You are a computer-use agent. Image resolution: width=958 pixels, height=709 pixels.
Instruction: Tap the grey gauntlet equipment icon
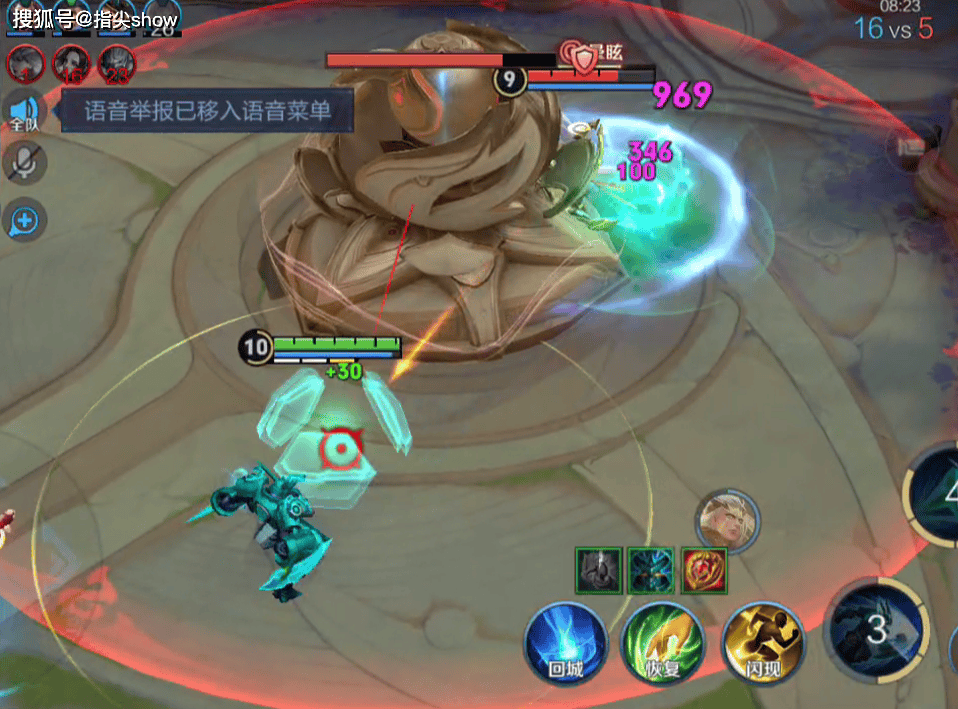(599, 570)
